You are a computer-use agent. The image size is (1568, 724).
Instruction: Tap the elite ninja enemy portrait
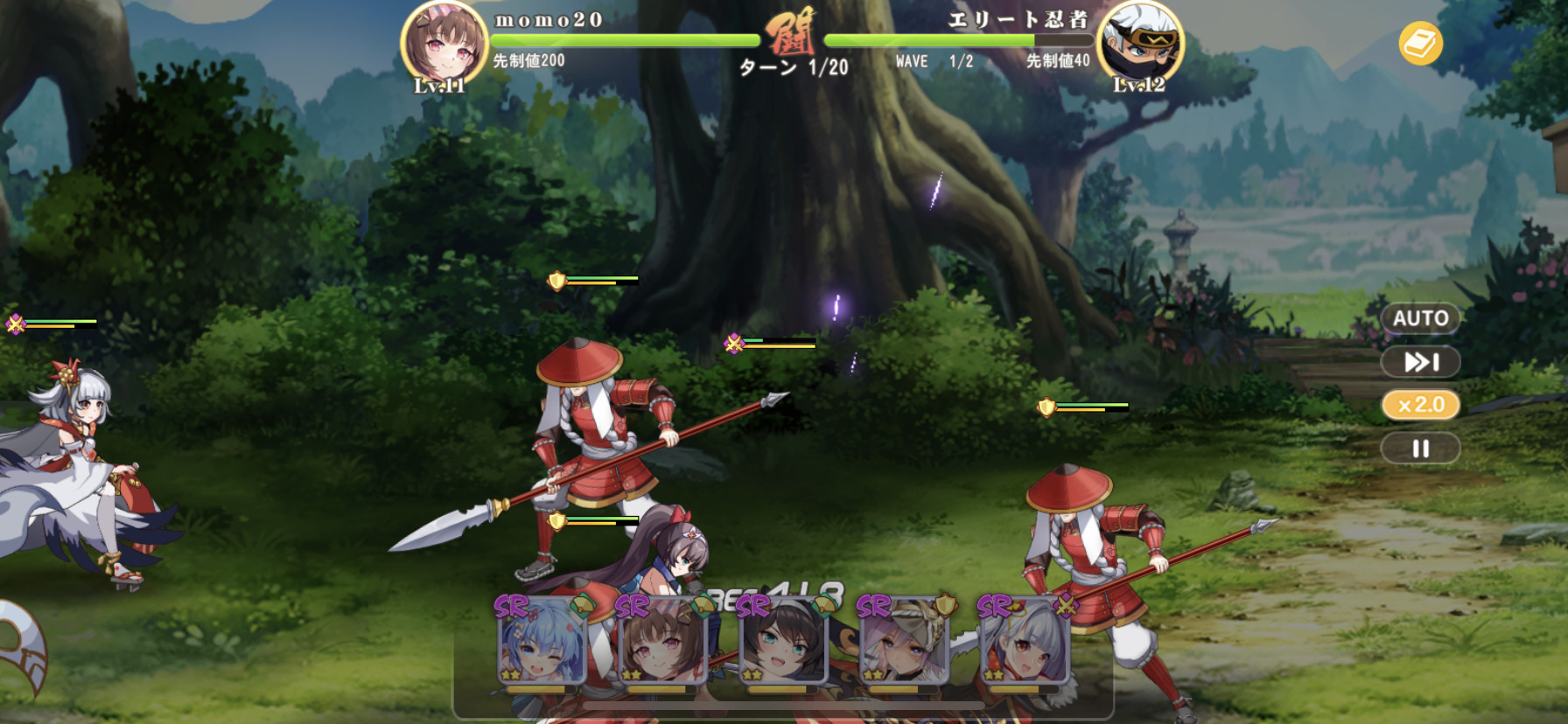(x=1139, y=44)
